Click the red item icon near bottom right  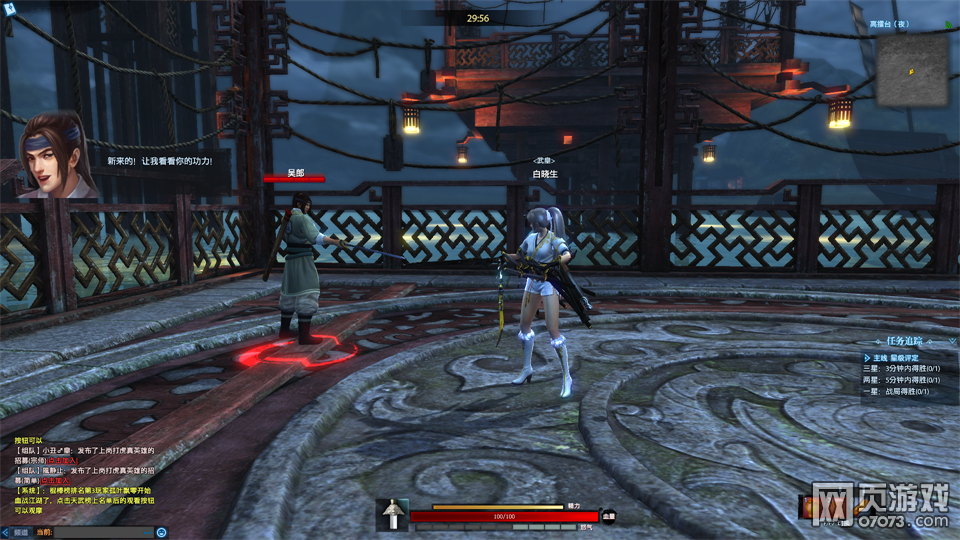pos(805,509)
